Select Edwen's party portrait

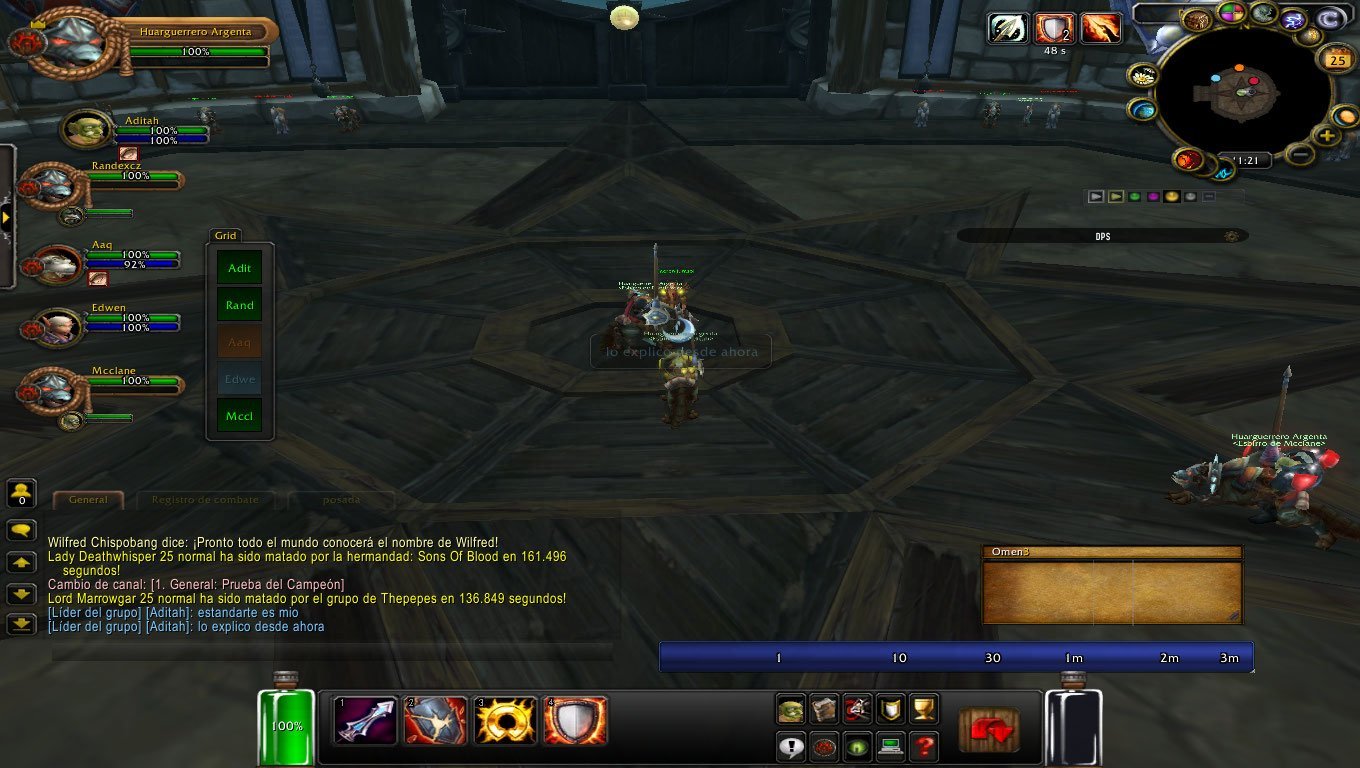tap(58, 325)
